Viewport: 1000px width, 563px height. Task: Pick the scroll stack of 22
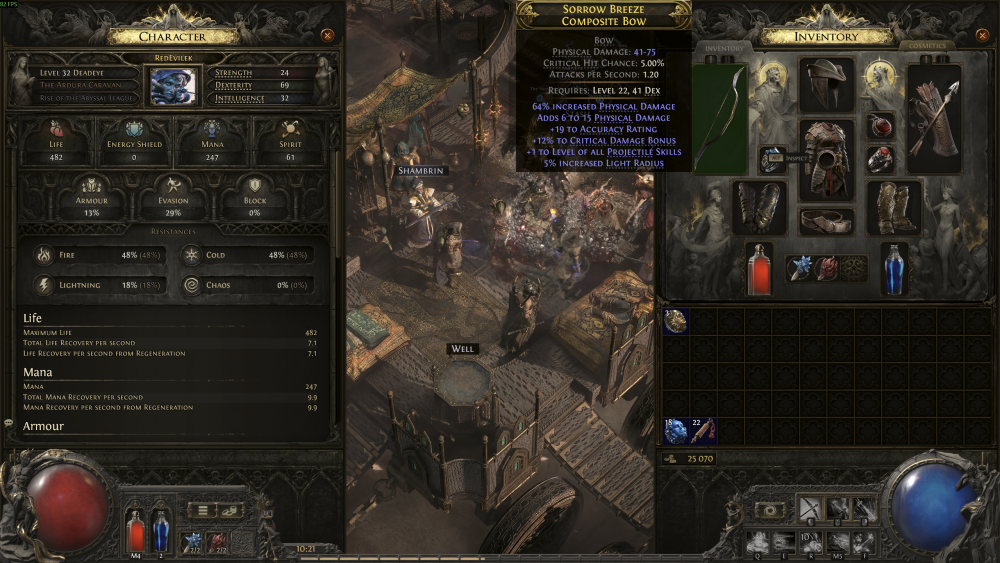tap(702, 431)
